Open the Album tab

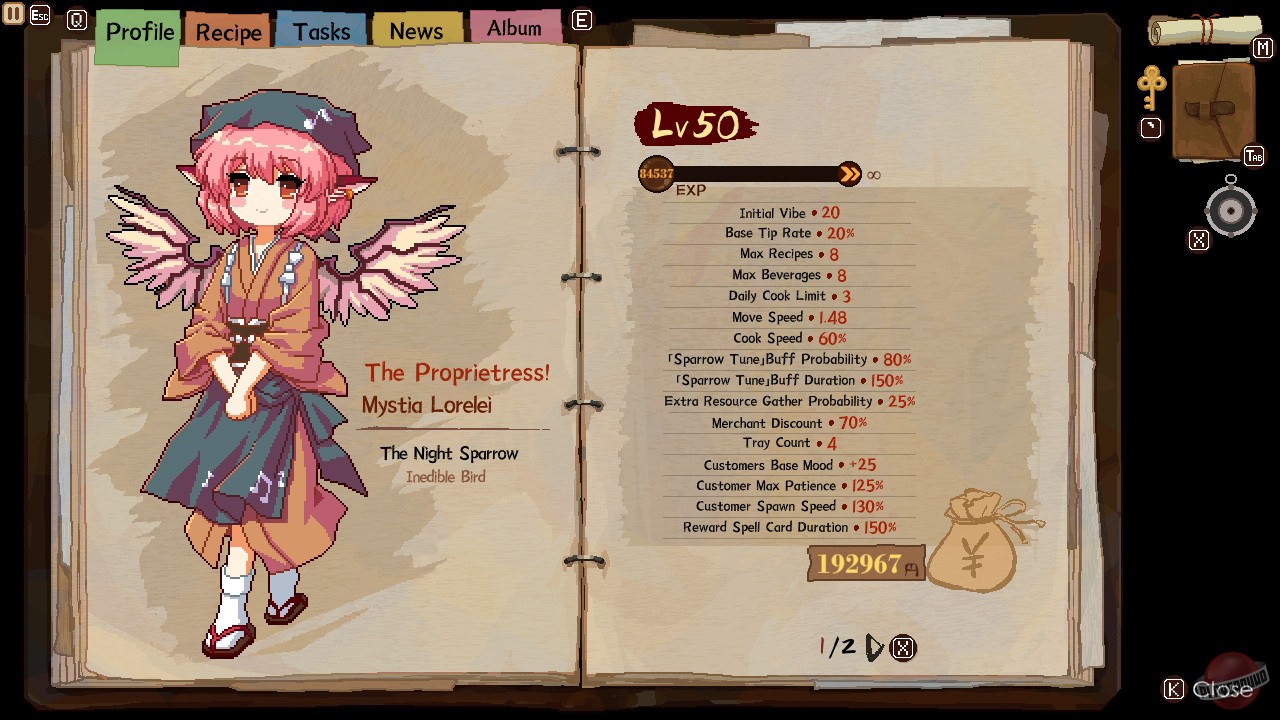pyautogui.click(x=515, y=27)
